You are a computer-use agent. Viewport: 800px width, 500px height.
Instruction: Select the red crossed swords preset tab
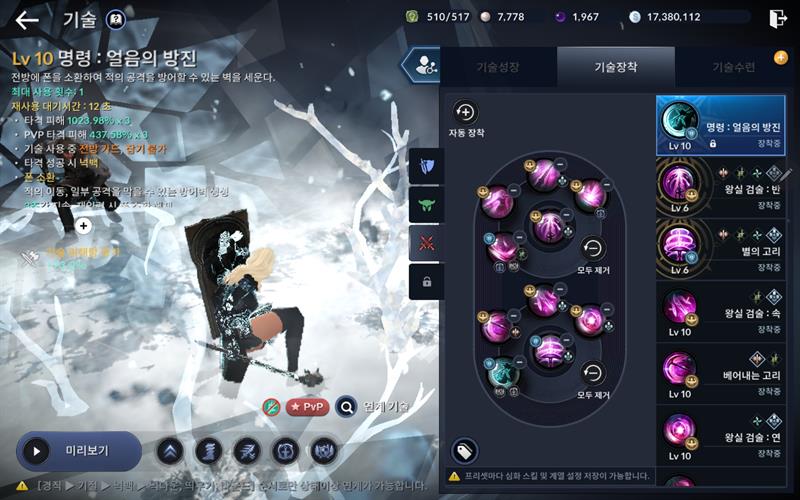tap(426, 243)
